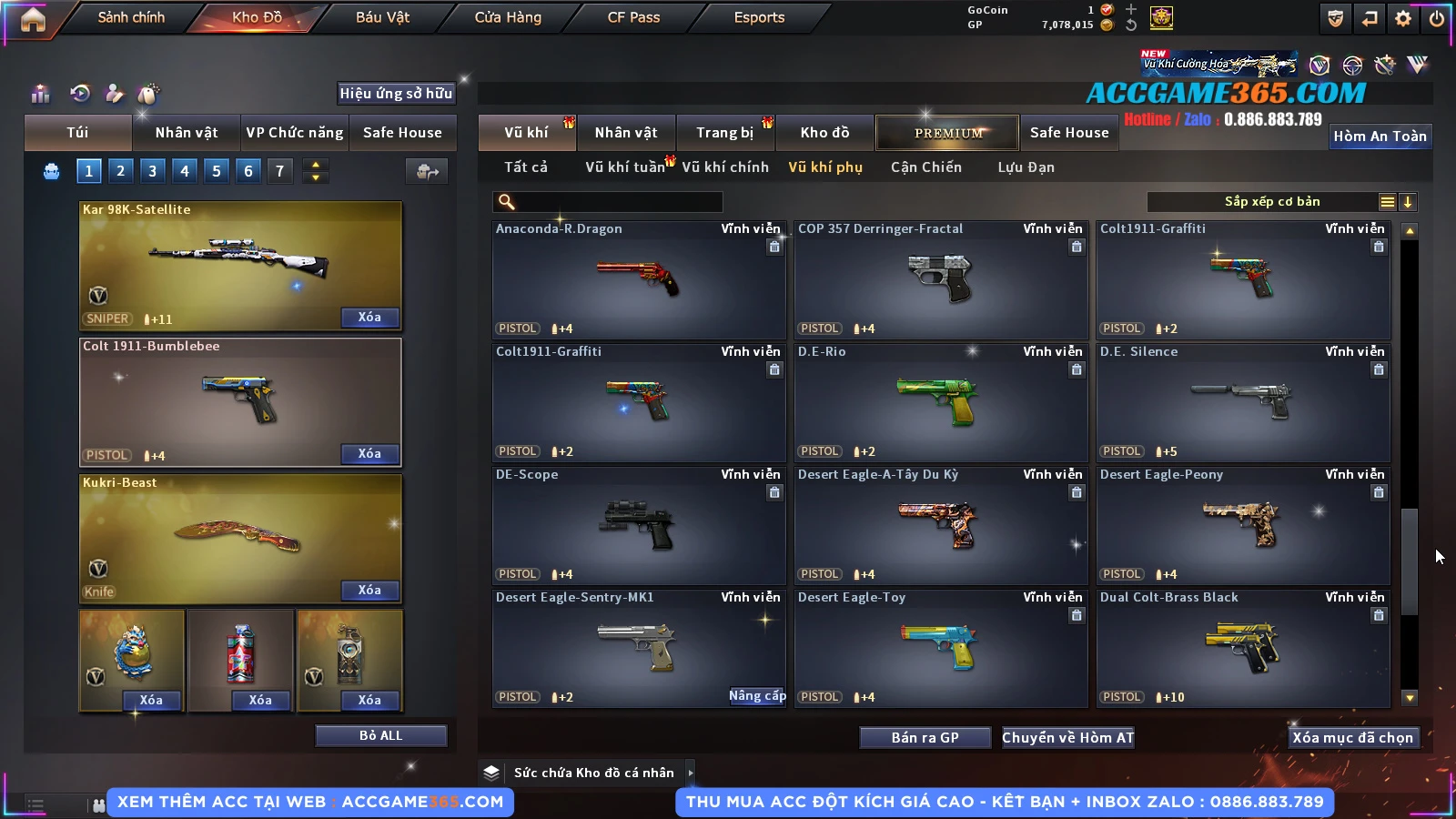The height and width of the screenshot is (819, 1456).
Task: Remove Kar 98K-Satellite with its Xóa button
Action: pyautogui.click(x=369, y=318)
